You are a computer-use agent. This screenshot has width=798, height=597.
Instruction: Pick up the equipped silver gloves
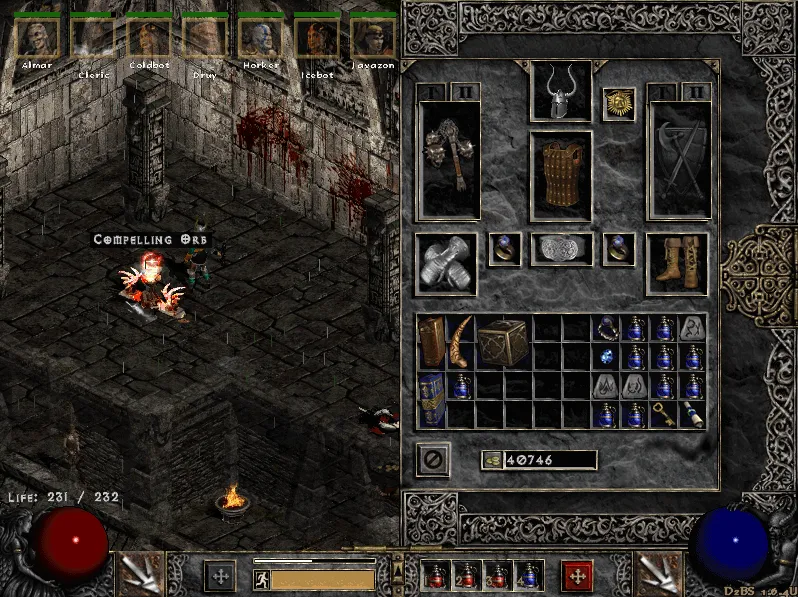[x=446, y=265]
